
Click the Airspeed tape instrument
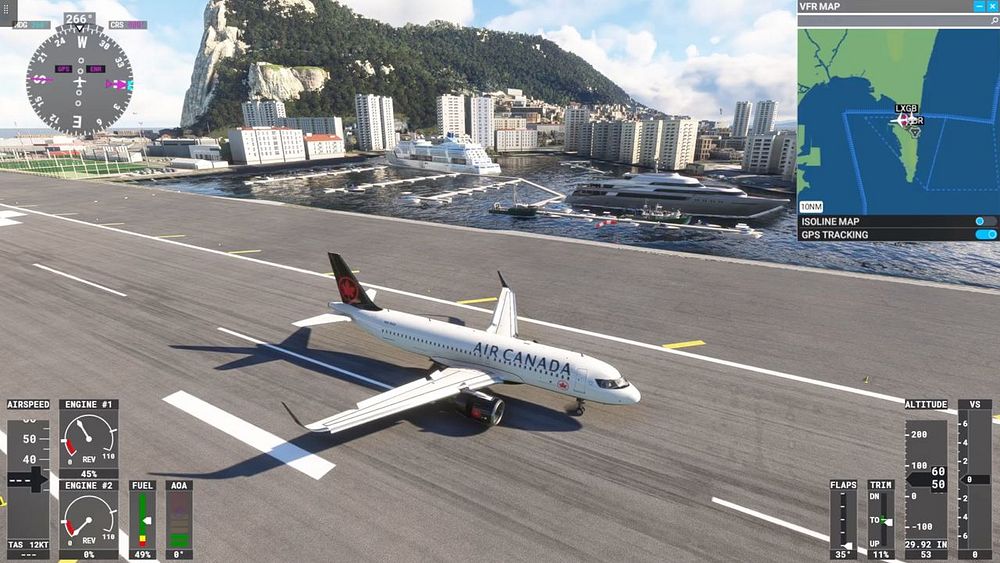[28, 478]
